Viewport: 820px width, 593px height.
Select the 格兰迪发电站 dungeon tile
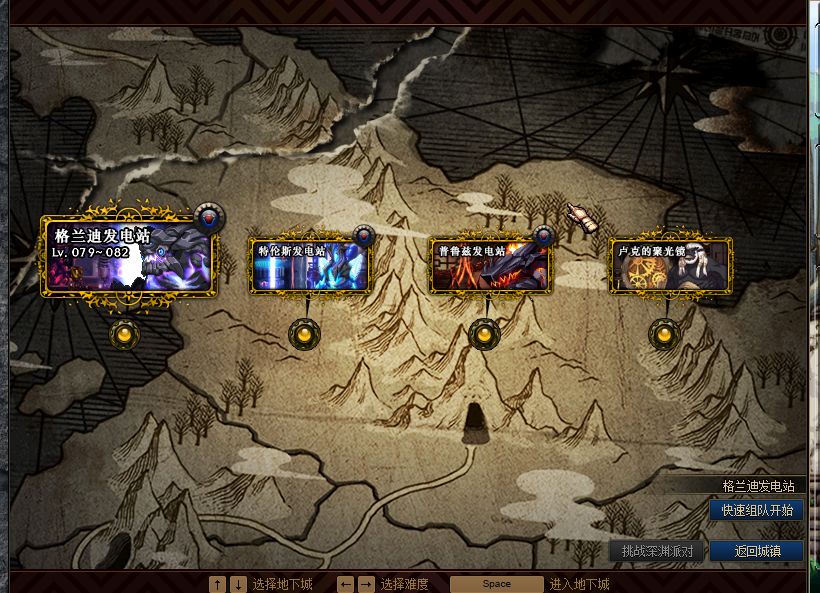coord(130,256)
